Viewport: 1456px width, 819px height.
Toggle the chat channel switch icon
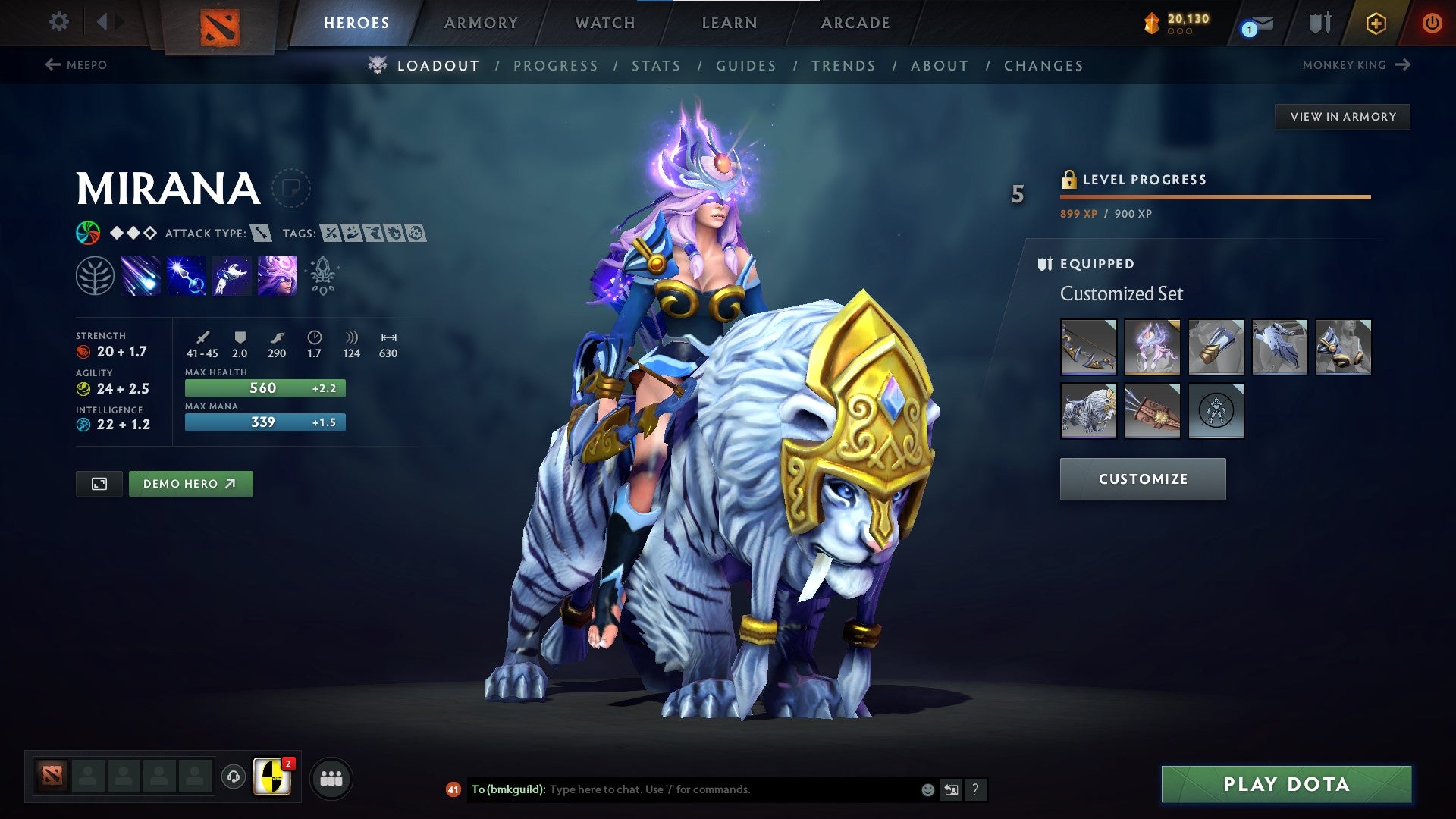951,789
